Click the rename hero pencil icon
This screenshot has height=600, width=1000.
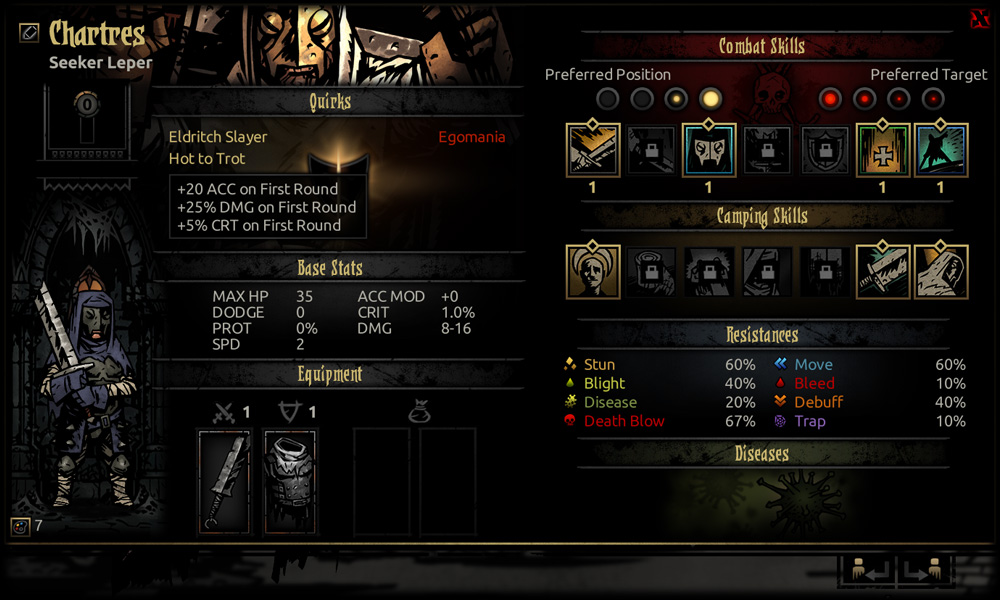click(x=29, y=32)
